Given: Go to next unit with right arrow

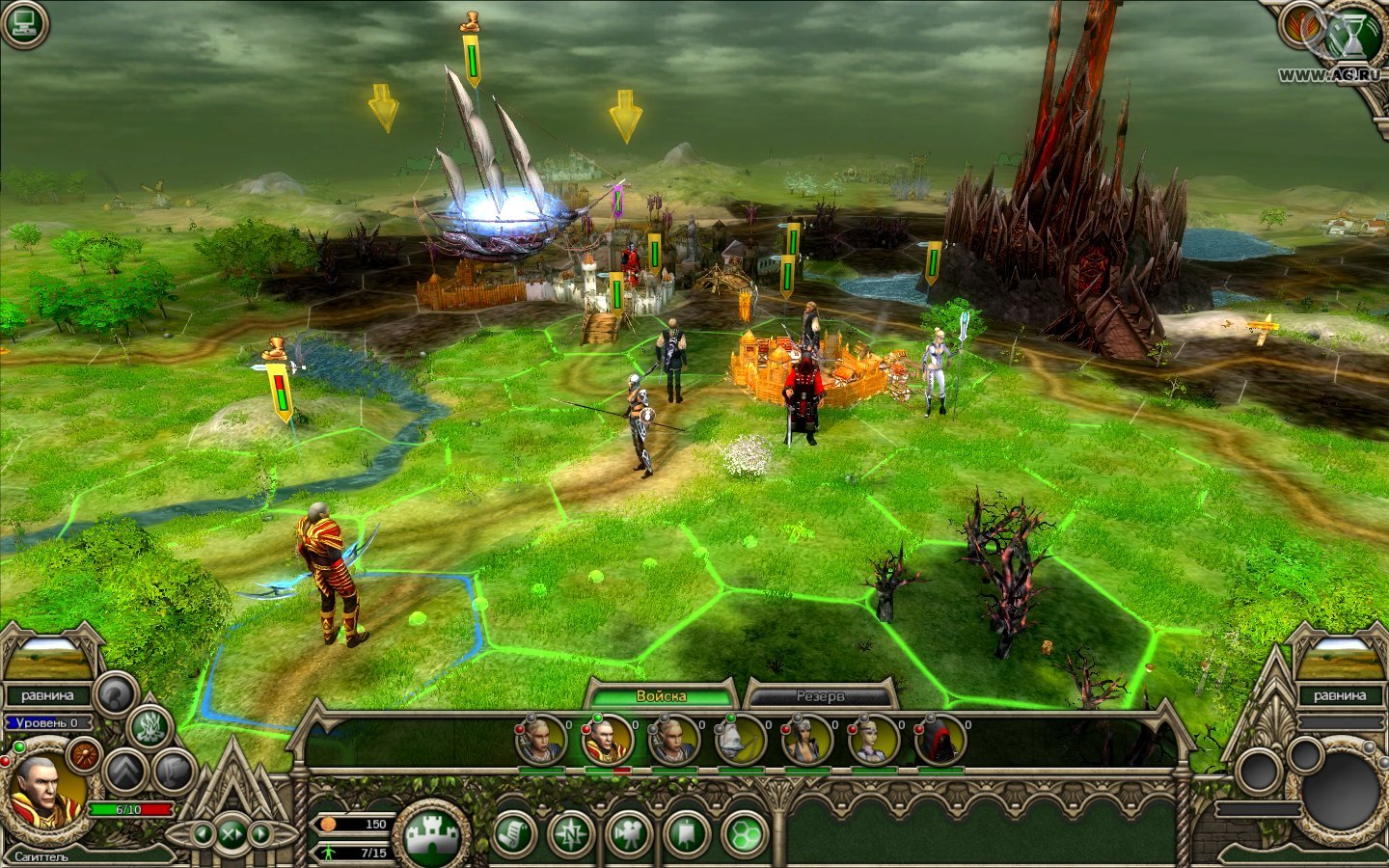Looking at the screenshot, I should [x=260, y=832].
